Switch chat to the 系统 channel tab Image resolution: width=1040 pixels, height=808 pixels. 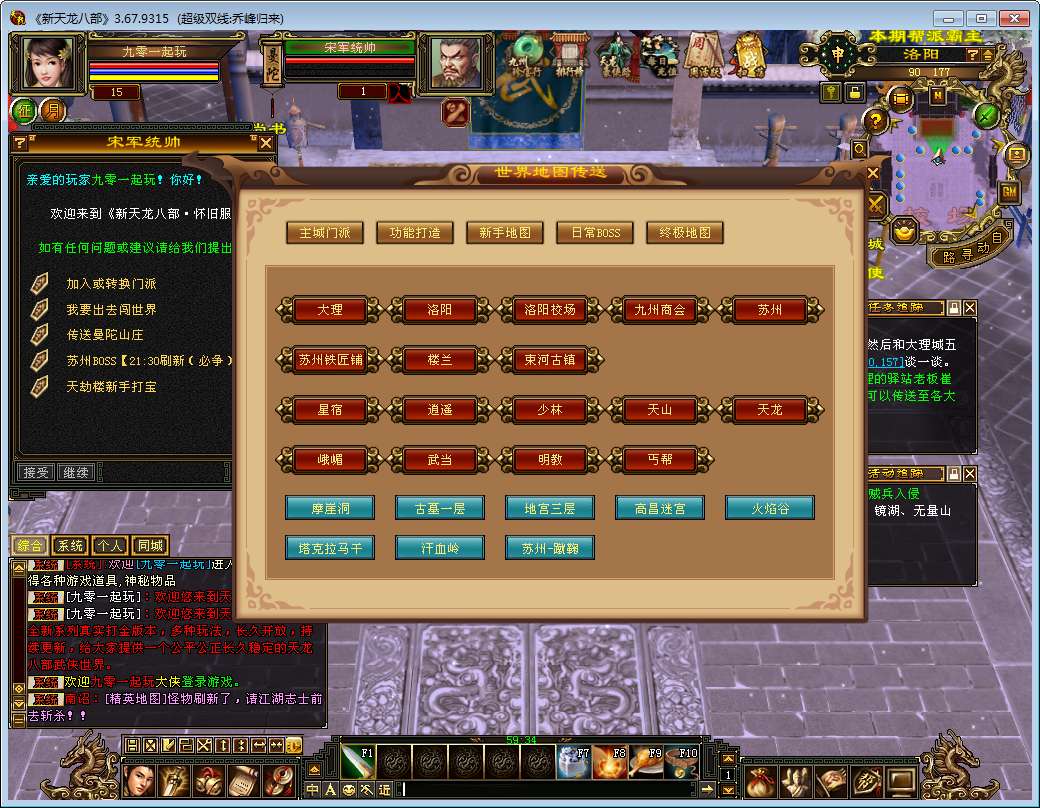point(70,546)
